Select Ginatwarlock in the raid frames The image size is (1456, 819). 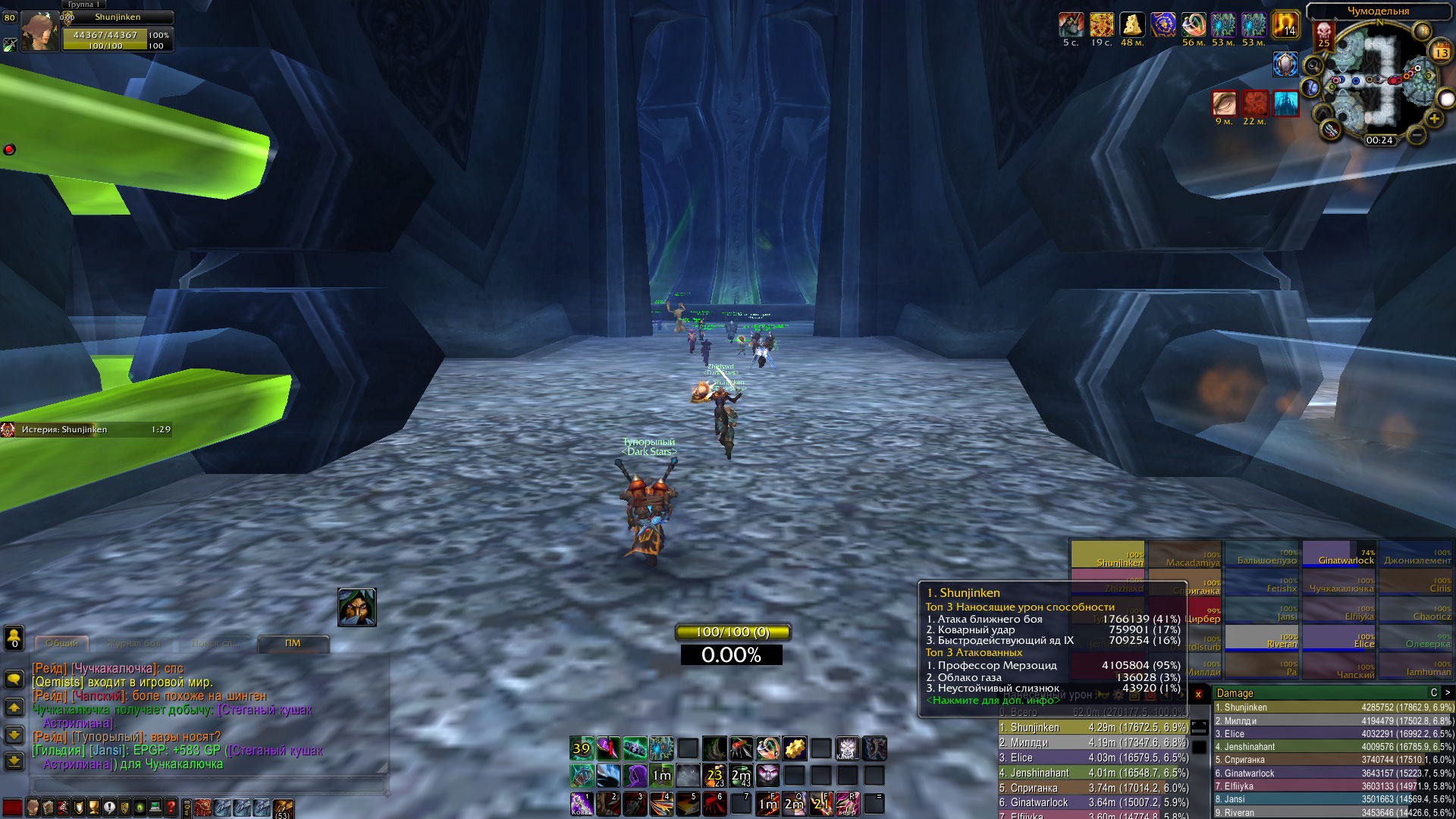tap(1338, 555)
